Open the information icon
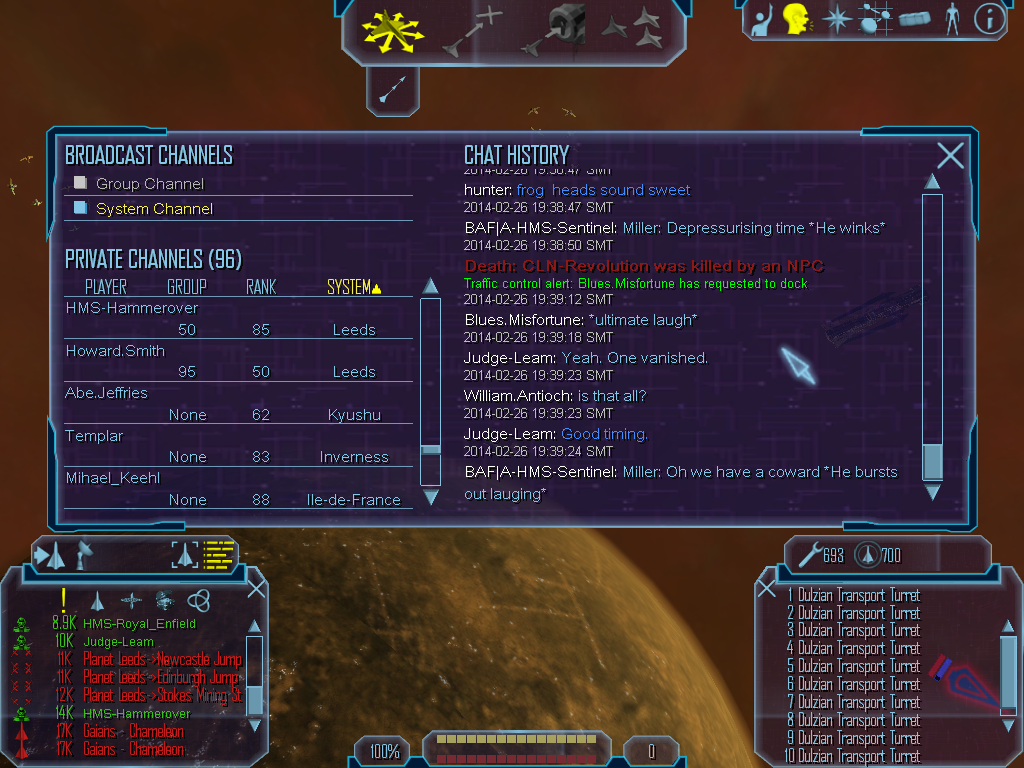This screenshot has width=1024, height=768. pos(989,19)
